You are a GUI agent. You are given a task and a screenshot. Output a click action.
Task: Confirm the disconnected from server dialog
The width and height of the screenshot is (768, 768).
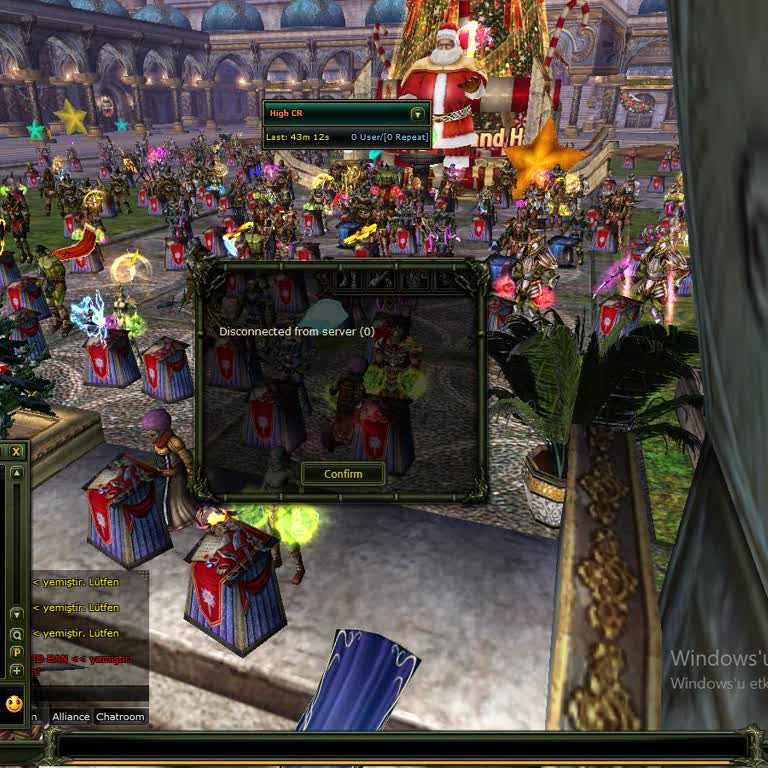pyautogui.click(x=343, y=474)
